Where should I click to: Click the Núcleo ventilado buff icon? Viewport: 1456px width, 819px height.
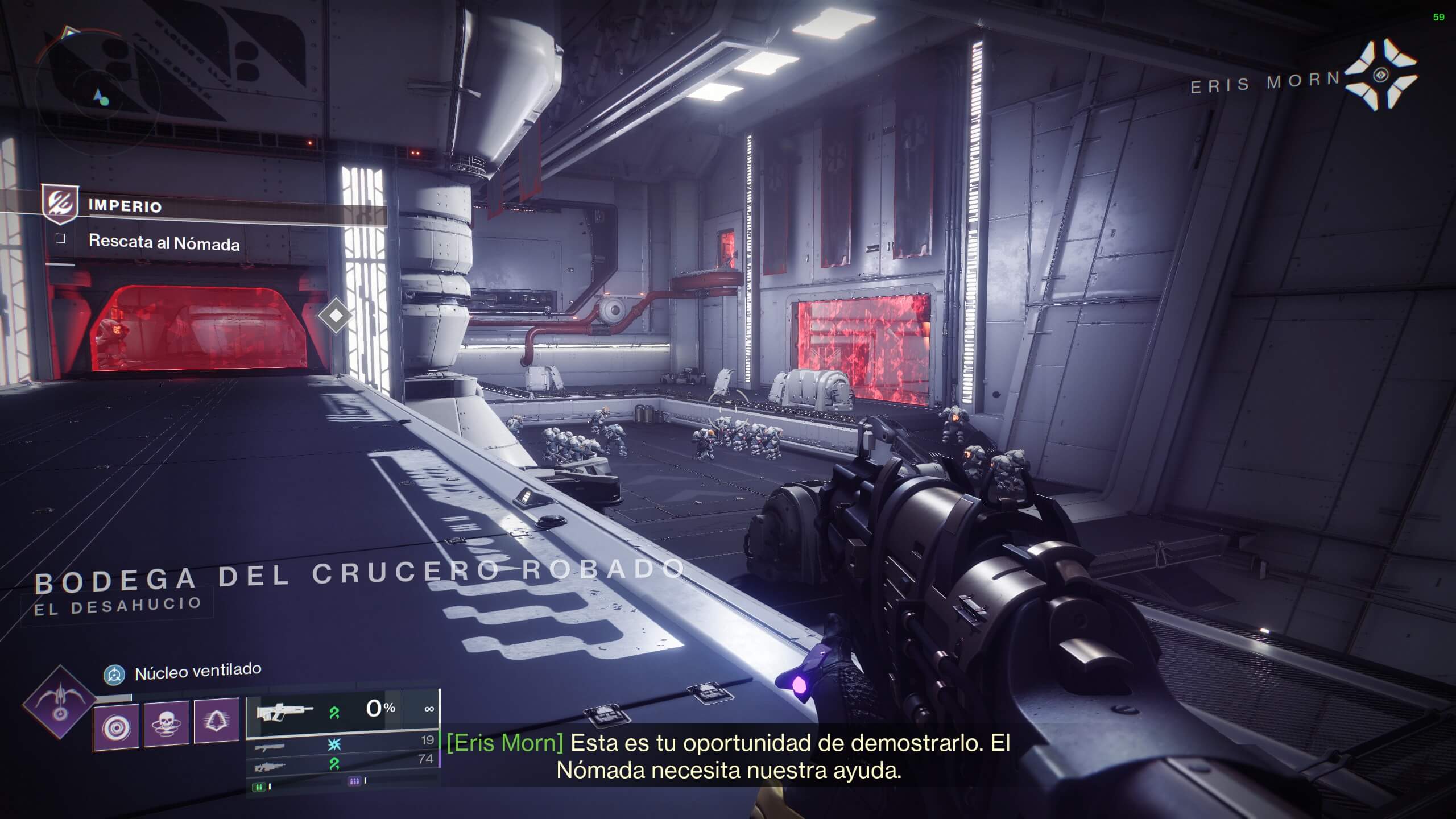coord(114,675)
